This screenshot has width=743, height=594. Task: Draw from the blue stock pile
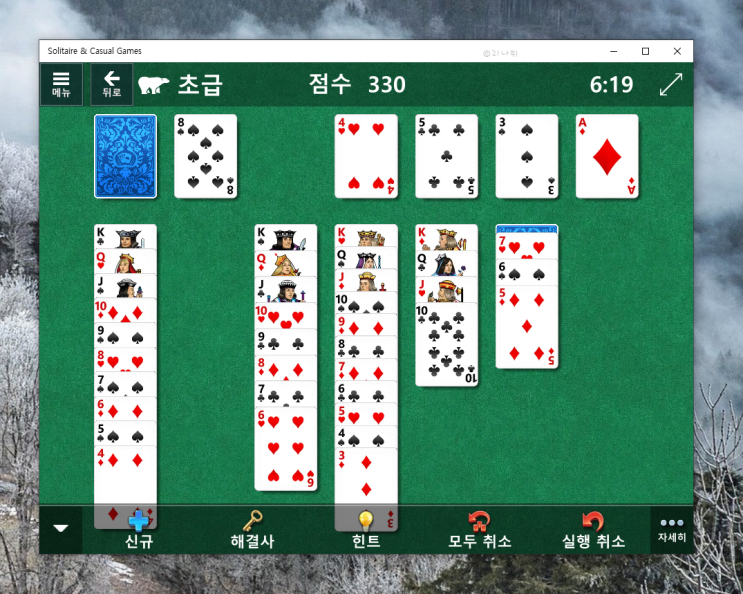coord(125,156)
